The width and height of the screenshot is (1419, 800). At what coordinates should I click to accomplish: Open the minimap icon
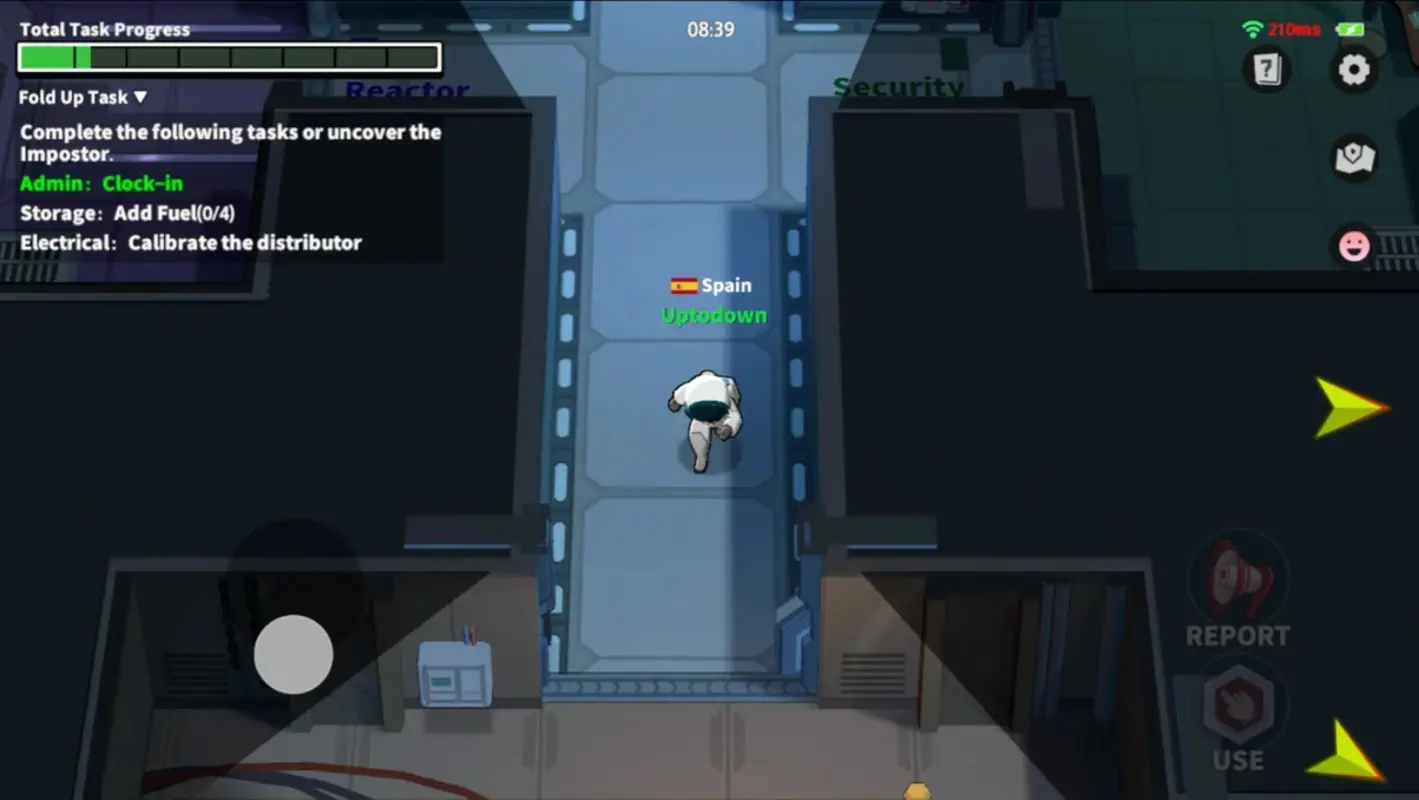1356,157
